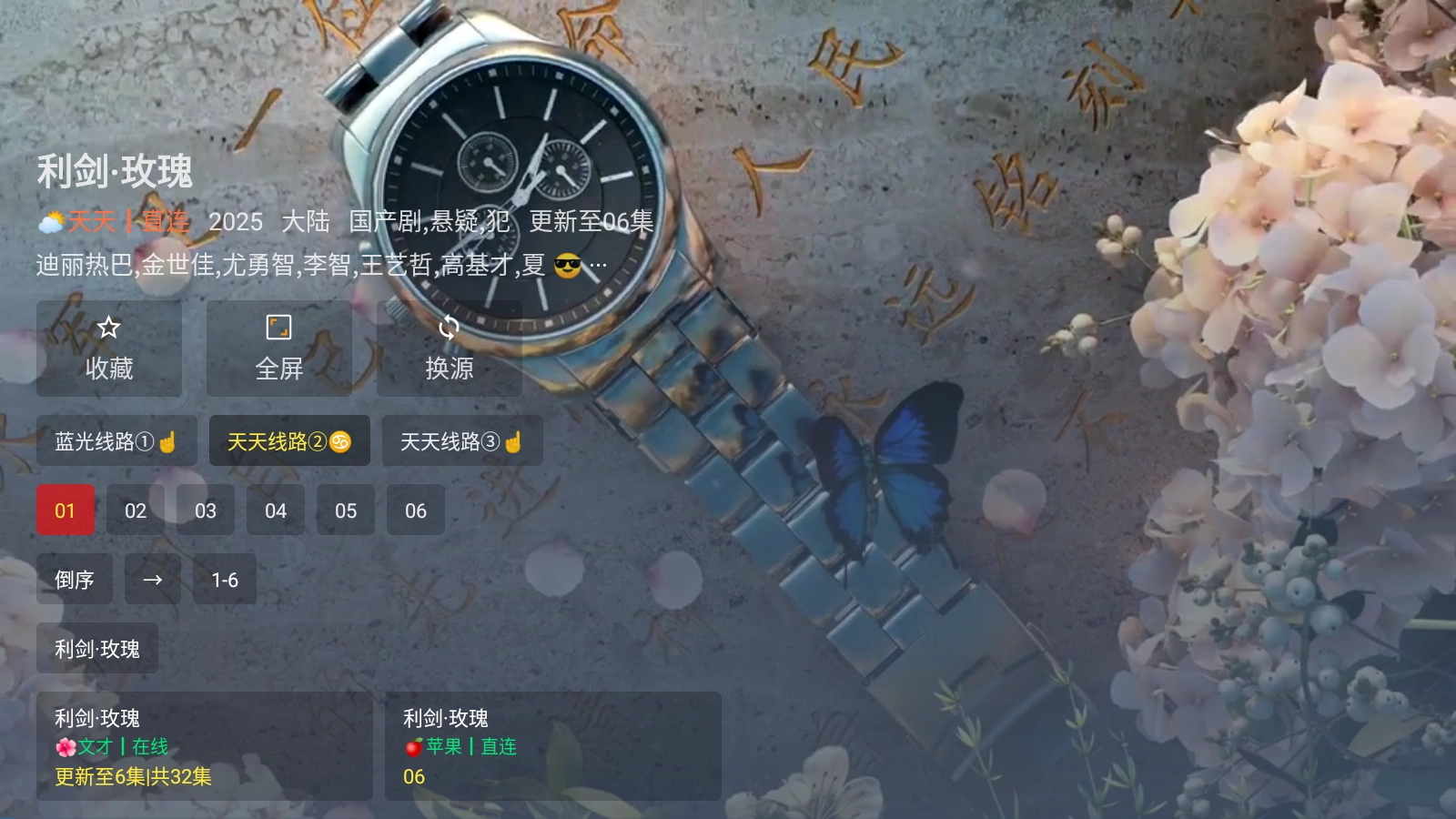Select the 天天线路② line tab
1456x819 pixels.
[x=288, y=441]
